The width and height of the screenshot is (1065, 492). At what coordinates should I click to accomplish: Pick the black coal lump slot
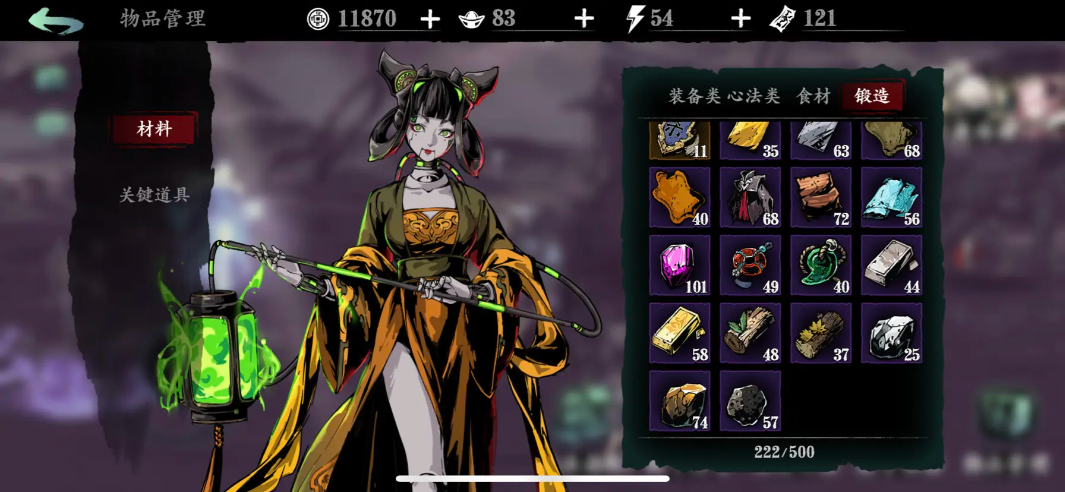[750, 401]
